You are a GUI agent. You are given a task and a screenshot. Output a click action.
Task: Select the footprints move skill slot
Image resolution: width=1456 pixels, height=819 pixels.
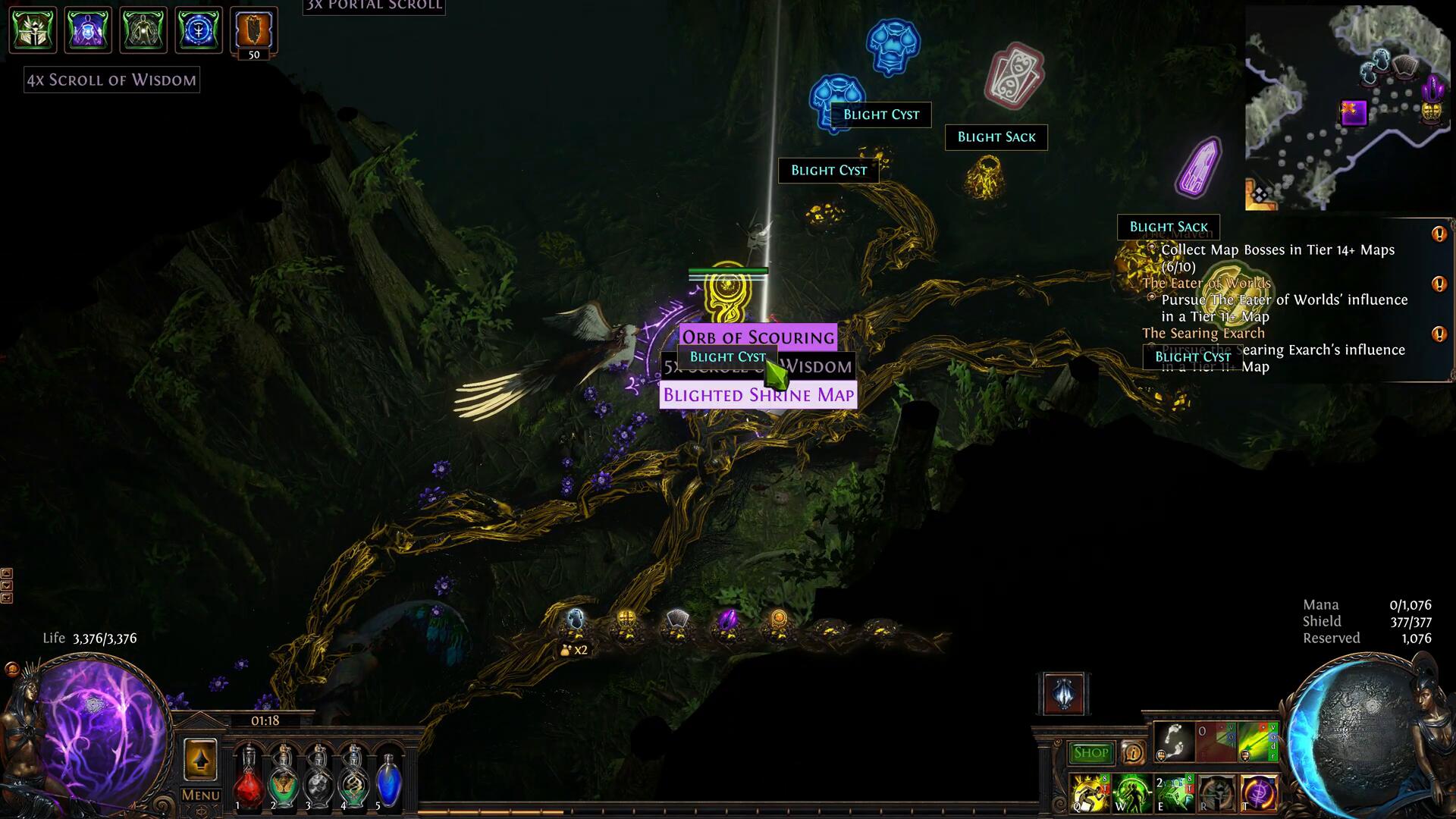tap(1174, 742)
